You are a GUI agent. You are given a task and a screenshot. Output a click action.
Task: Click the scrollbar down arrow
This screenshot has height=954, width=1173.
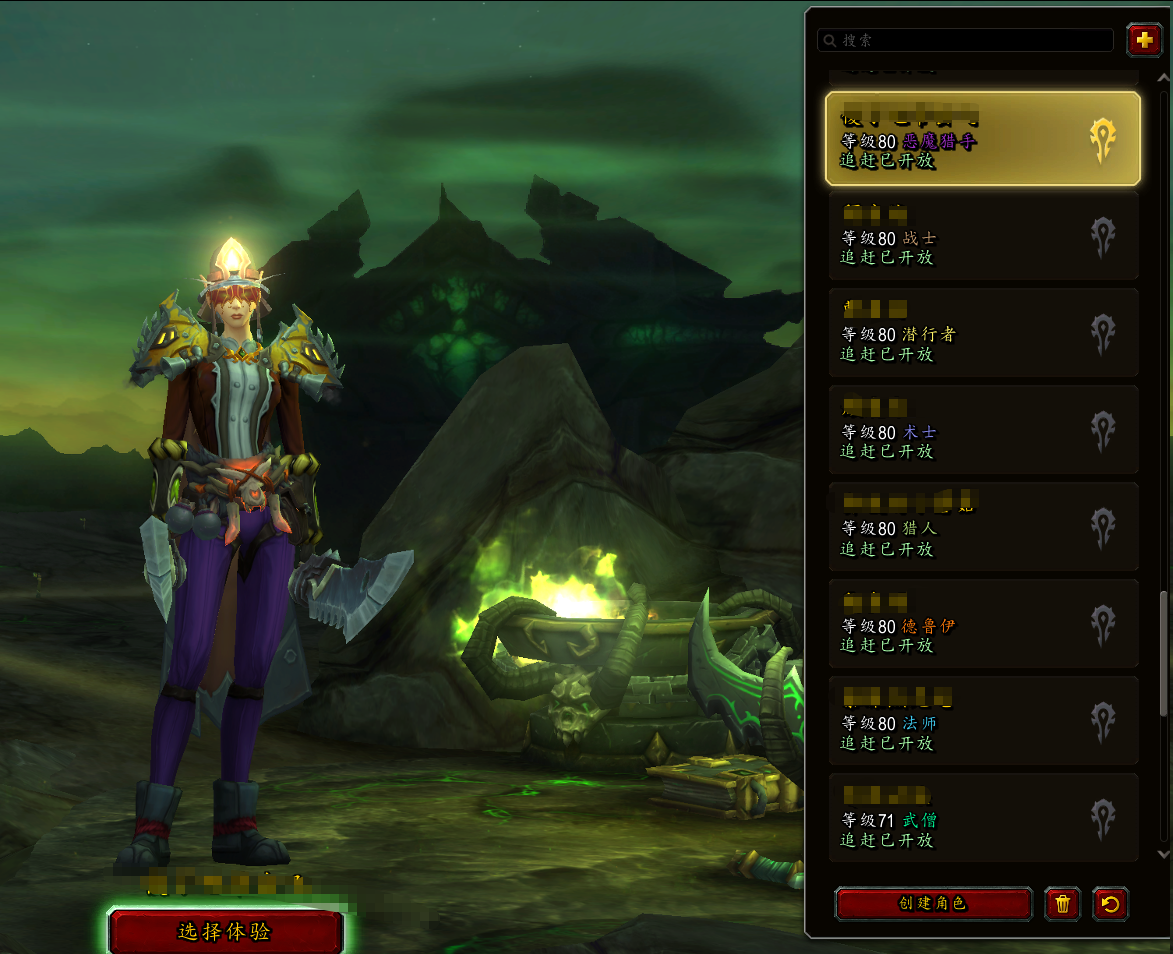point(1162,854)
